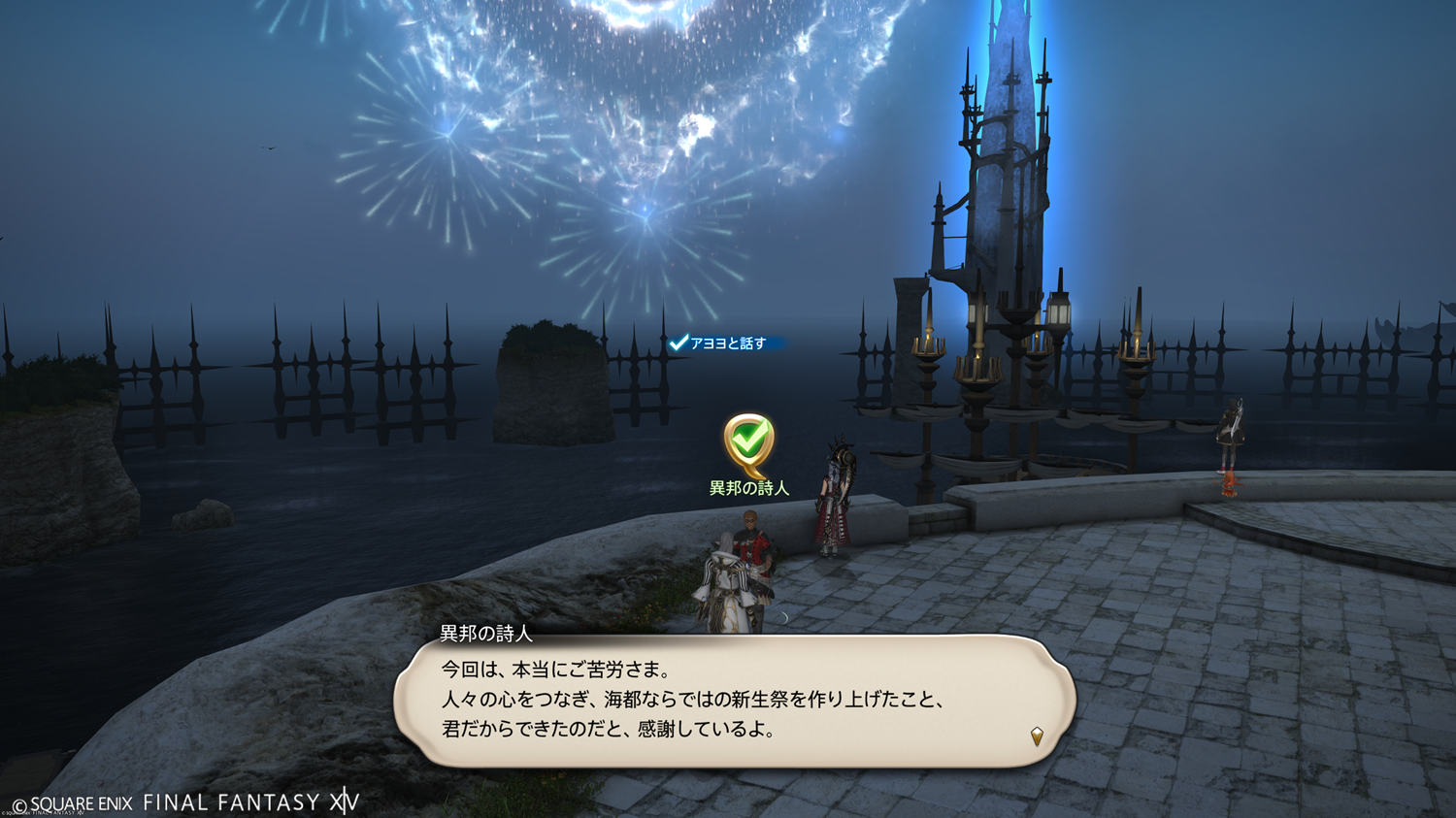Click the golden advance arrow in dialogue box
This screenshot has width=1456, height=818.
coord(1037,736)
